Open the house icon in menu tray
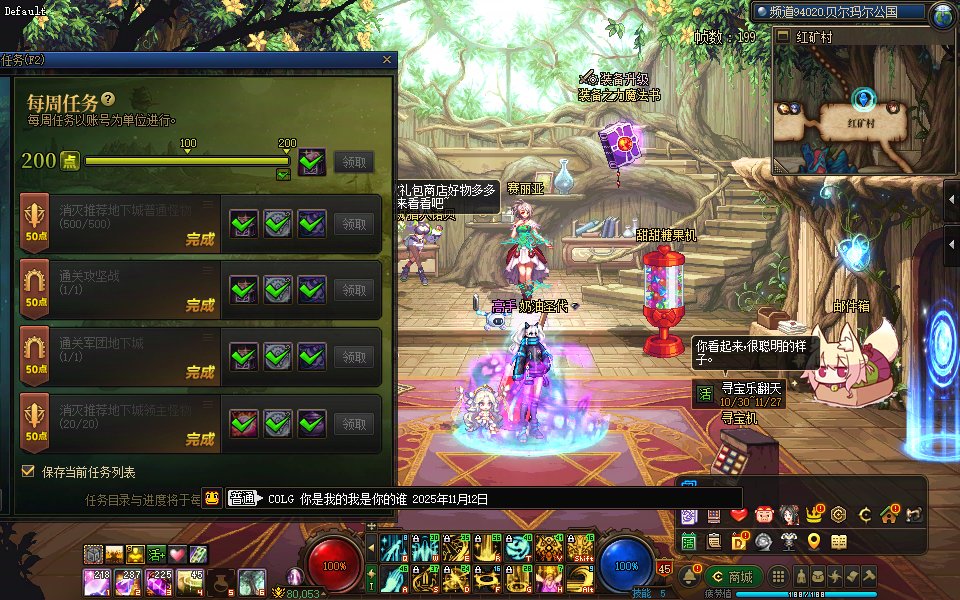Image resolution: width=960 pixels, height=600 pixels. point(888,515)
